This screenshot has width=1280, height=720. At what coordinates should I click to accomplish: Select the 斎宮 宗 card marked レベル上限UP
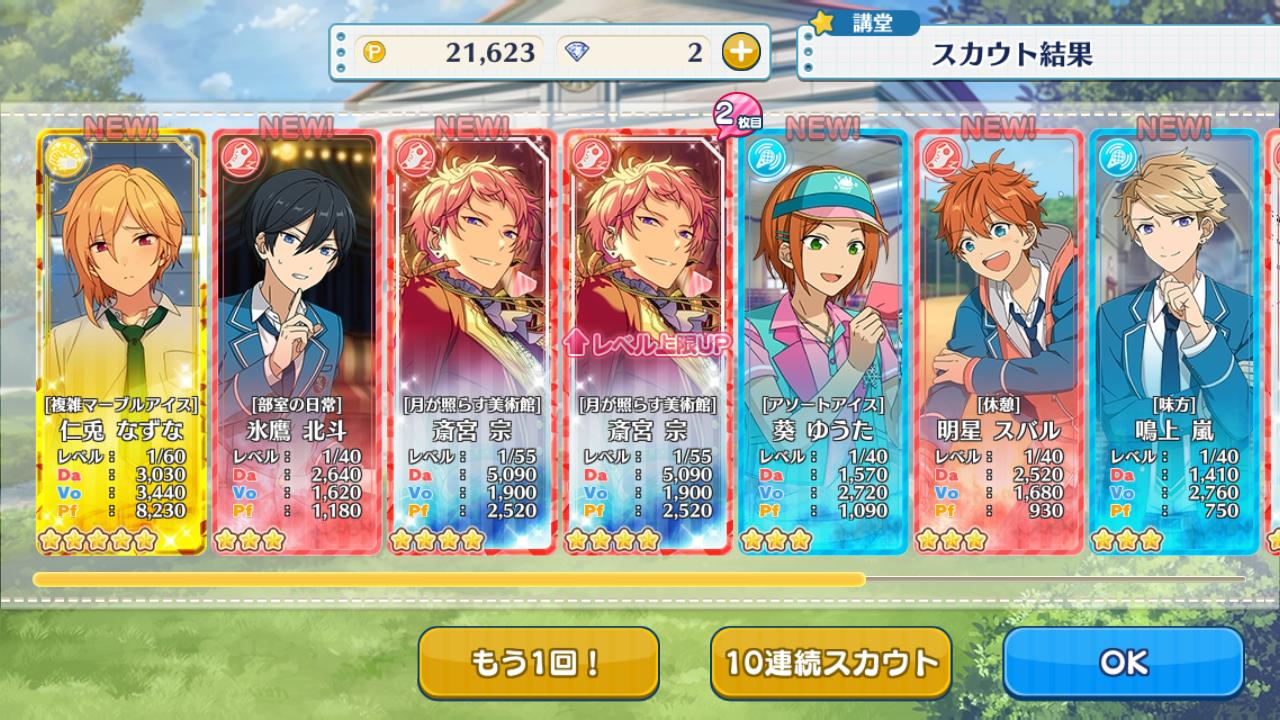647,340
